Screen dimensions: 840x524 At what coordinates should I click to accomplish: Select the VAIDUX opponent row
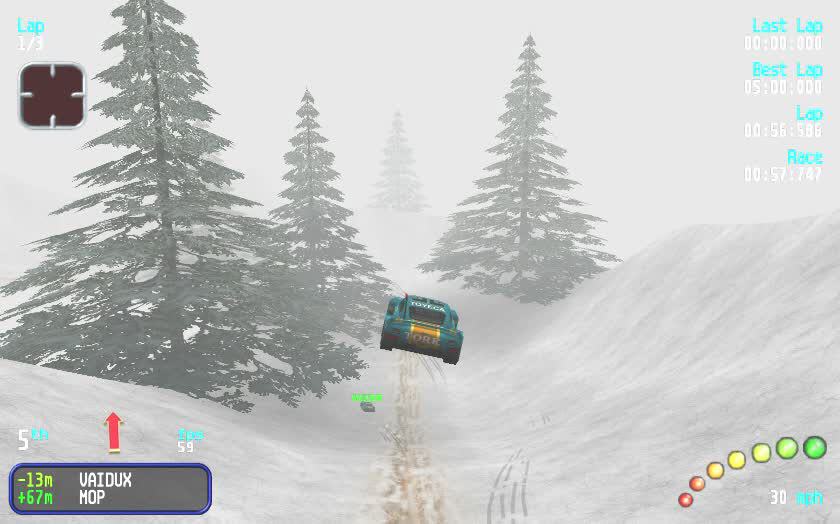coord(110,480)
